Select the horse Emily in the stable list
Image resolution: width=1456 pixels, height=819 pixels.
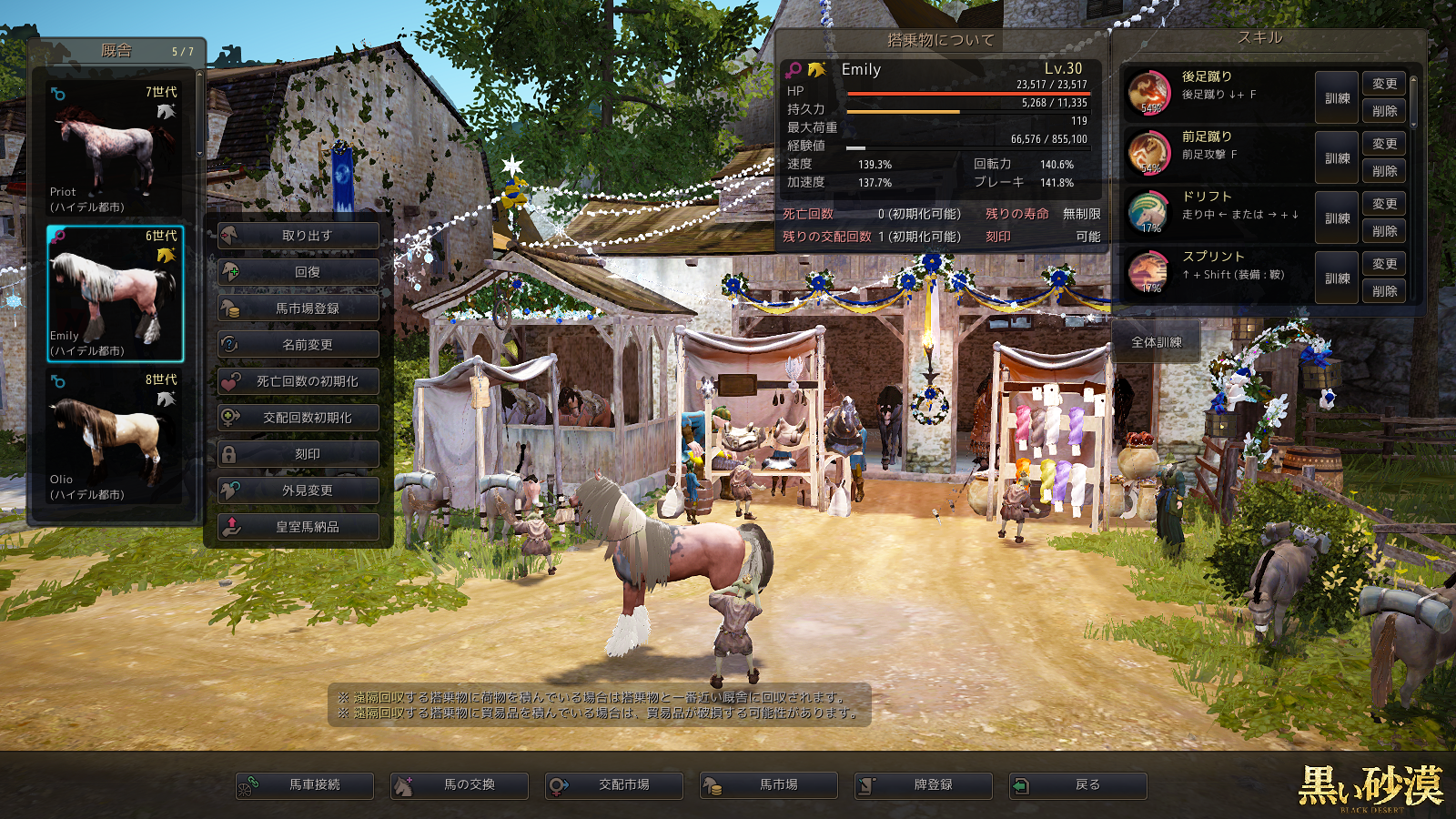[115, 293]
